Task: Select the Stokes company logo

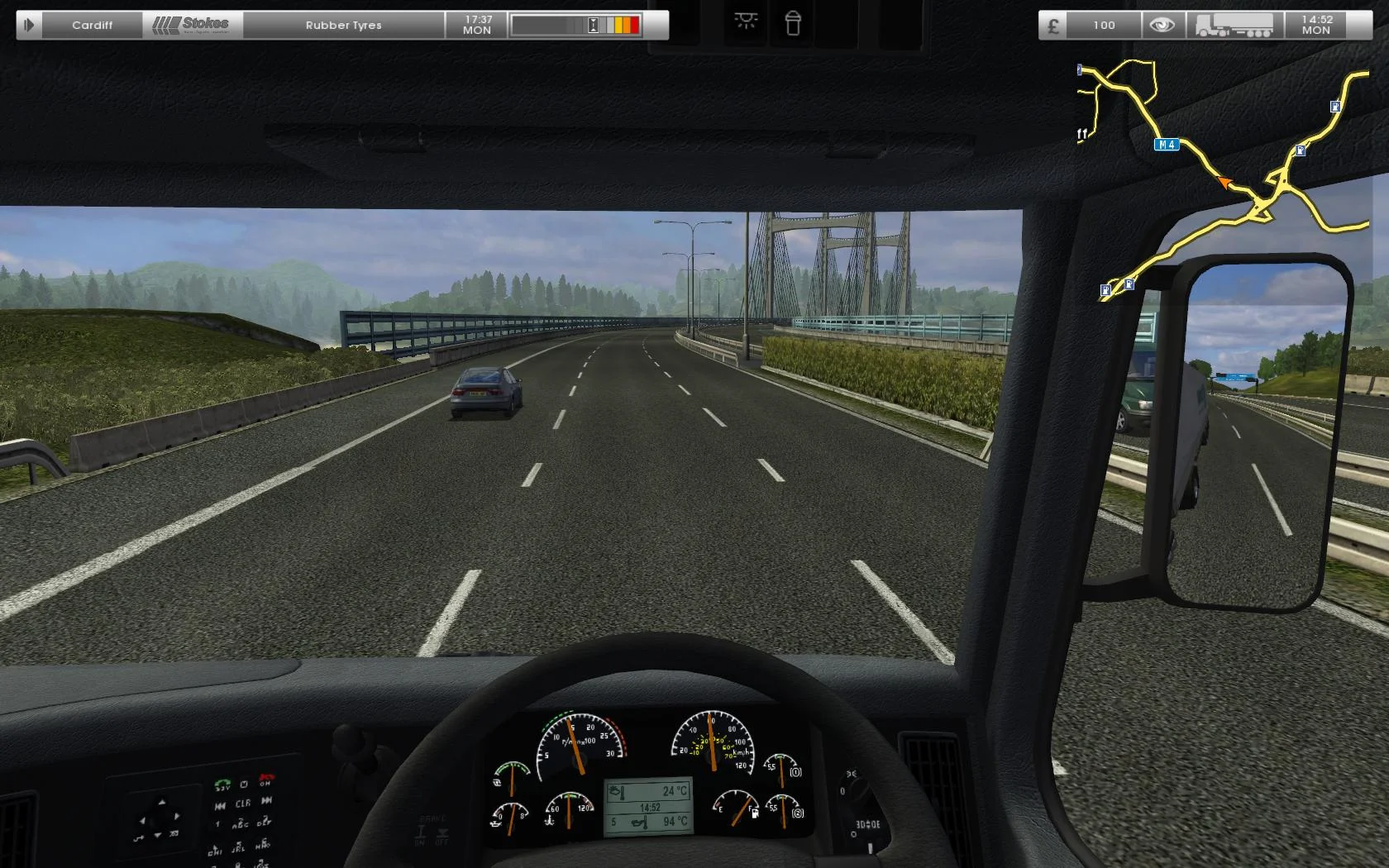Action: [x=192, y=24]
